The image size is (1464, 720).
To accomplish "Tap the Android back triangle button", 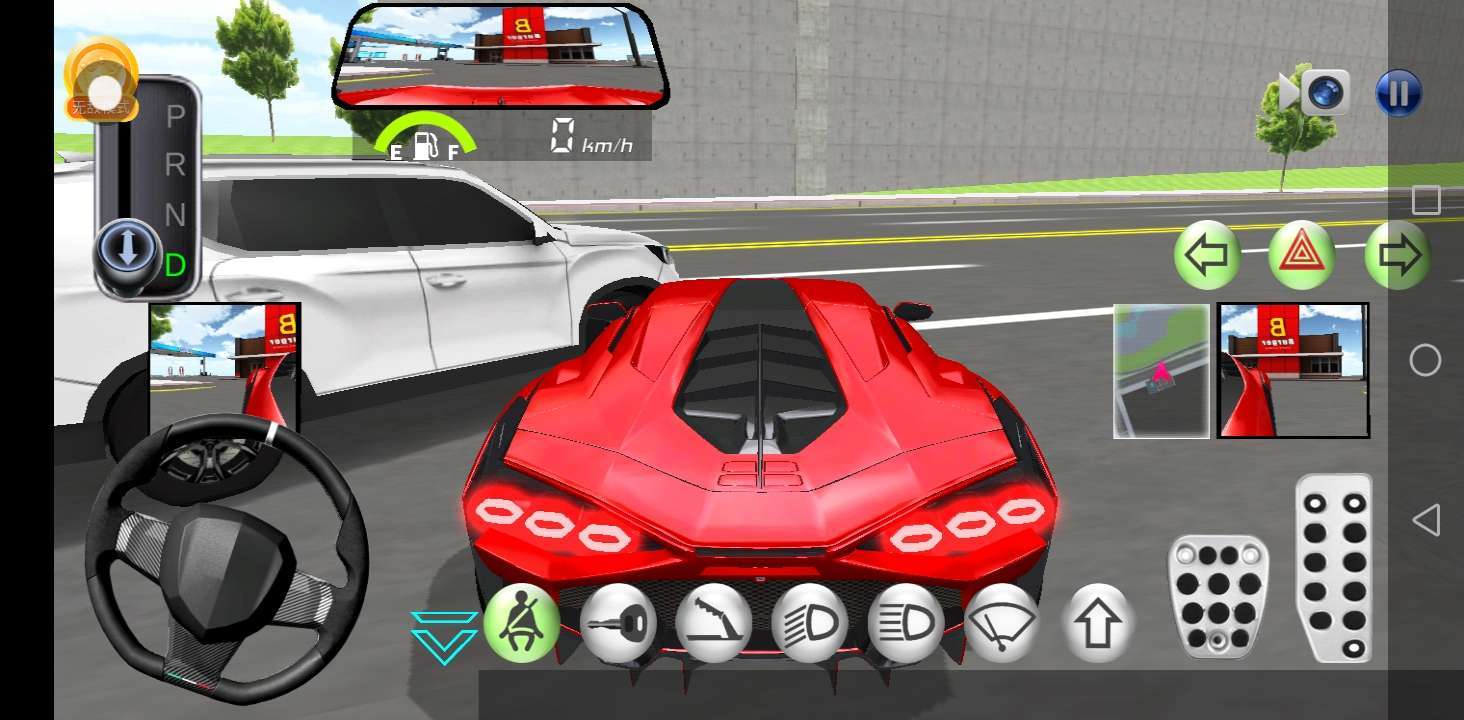I will [x=1426, y=520].
